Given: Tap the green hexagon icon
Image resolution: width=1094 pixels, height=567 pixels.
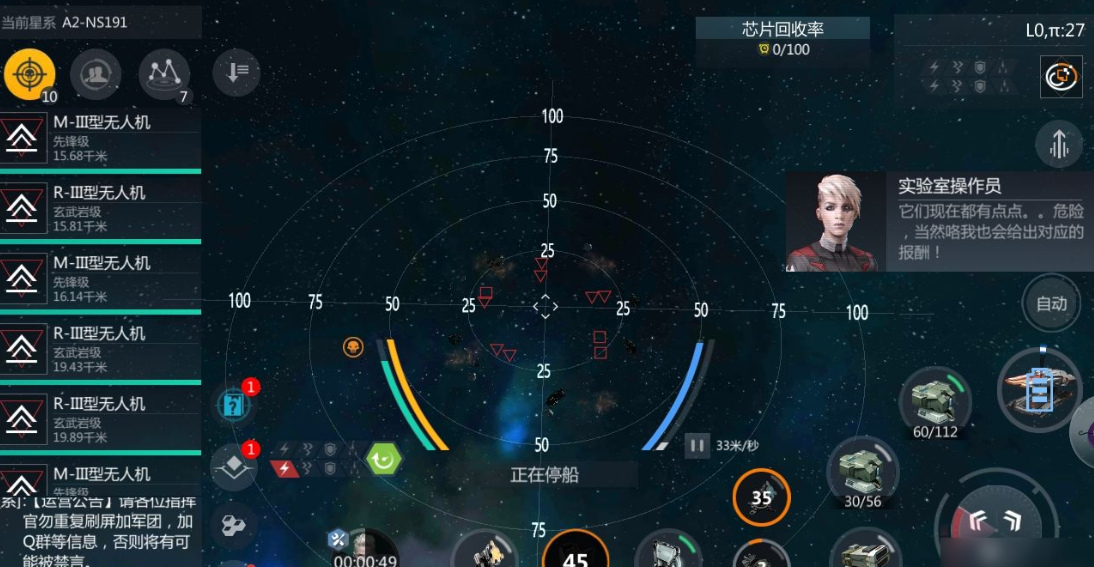Looking at the screenshot, I should [x=383, y=459].
